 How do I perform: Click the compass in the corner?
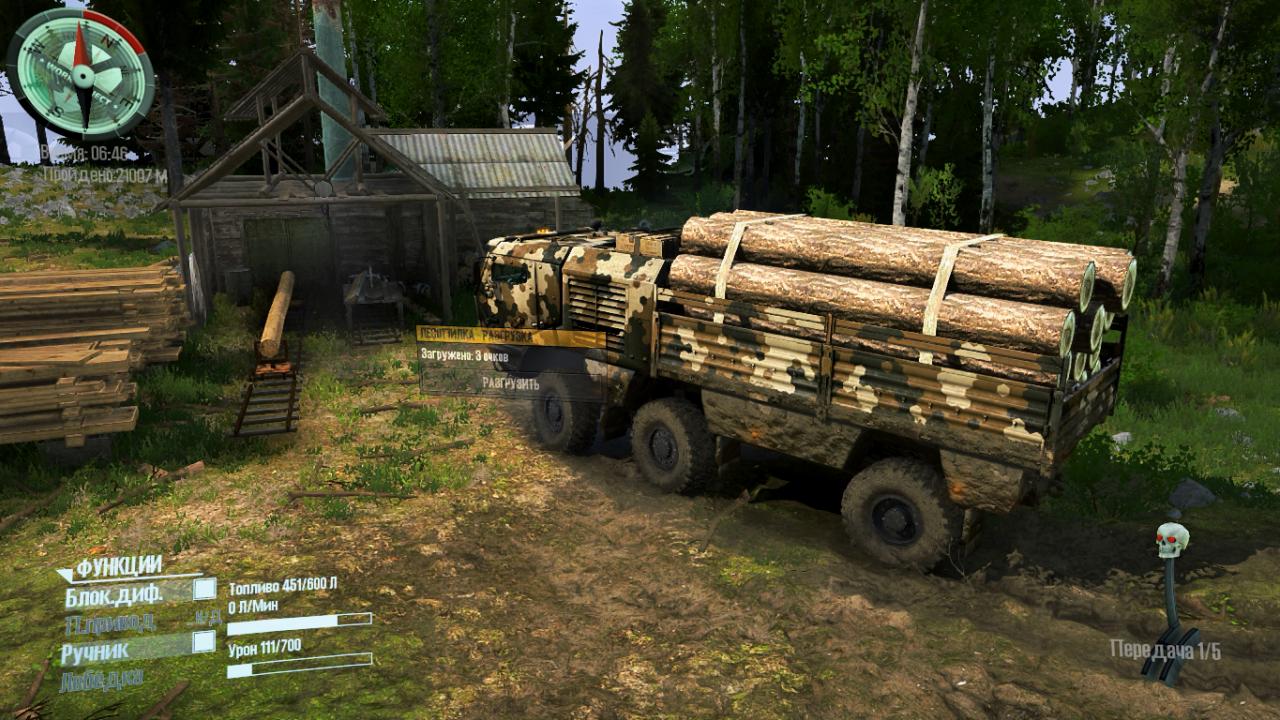coord(81,73)
